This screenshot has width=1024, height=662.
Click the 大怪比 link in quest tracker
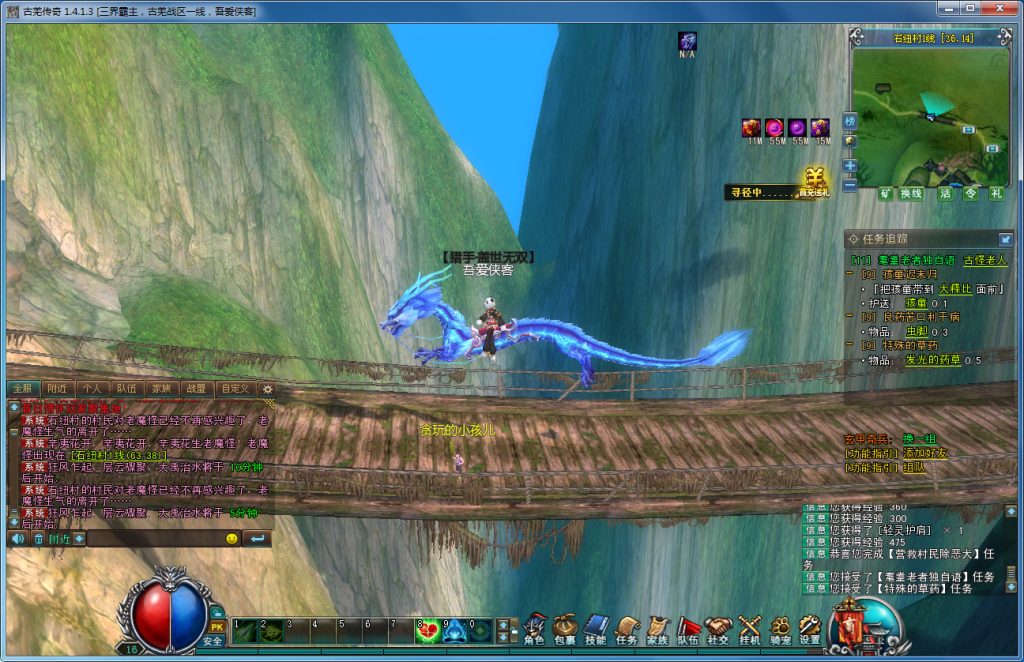point(955,288)
